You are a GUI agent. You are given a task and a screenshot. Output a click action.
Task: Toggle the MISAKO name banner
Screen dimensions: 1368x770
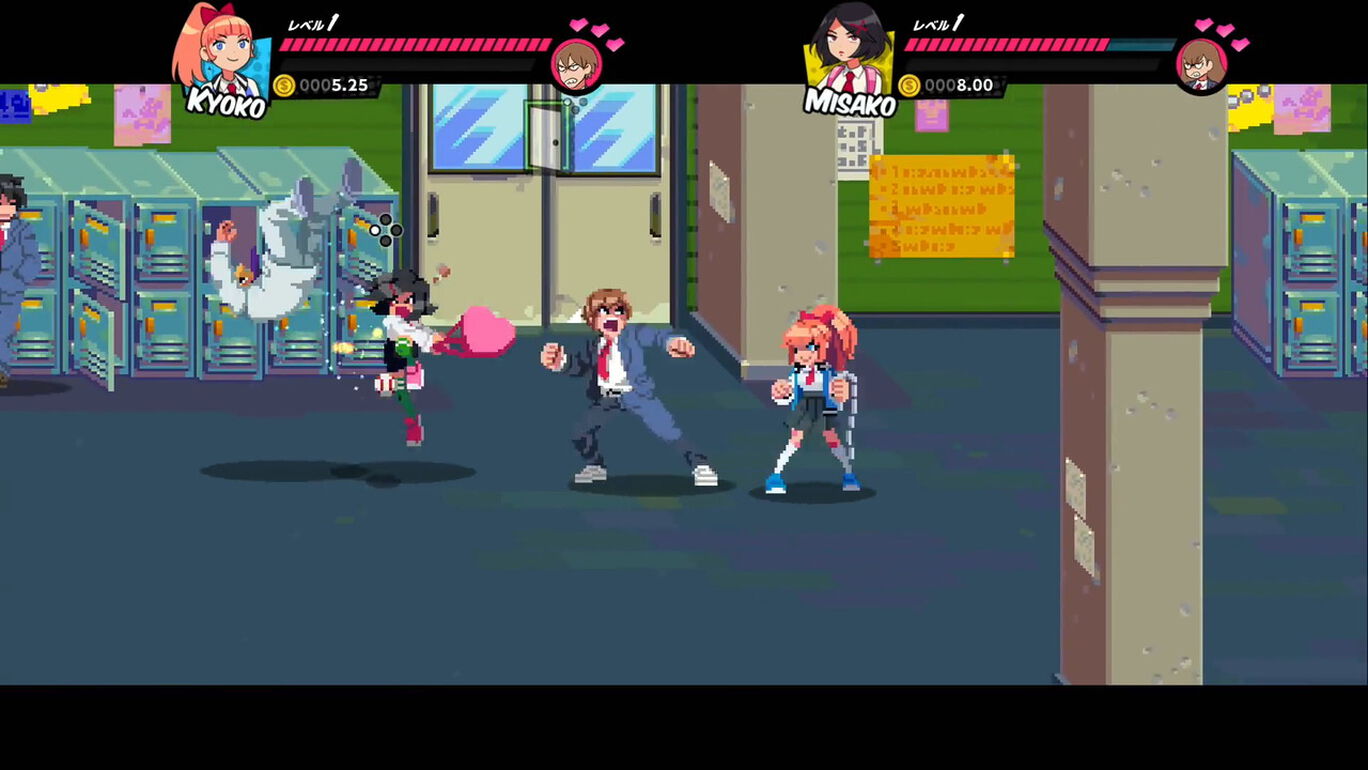tap(850, 100)
